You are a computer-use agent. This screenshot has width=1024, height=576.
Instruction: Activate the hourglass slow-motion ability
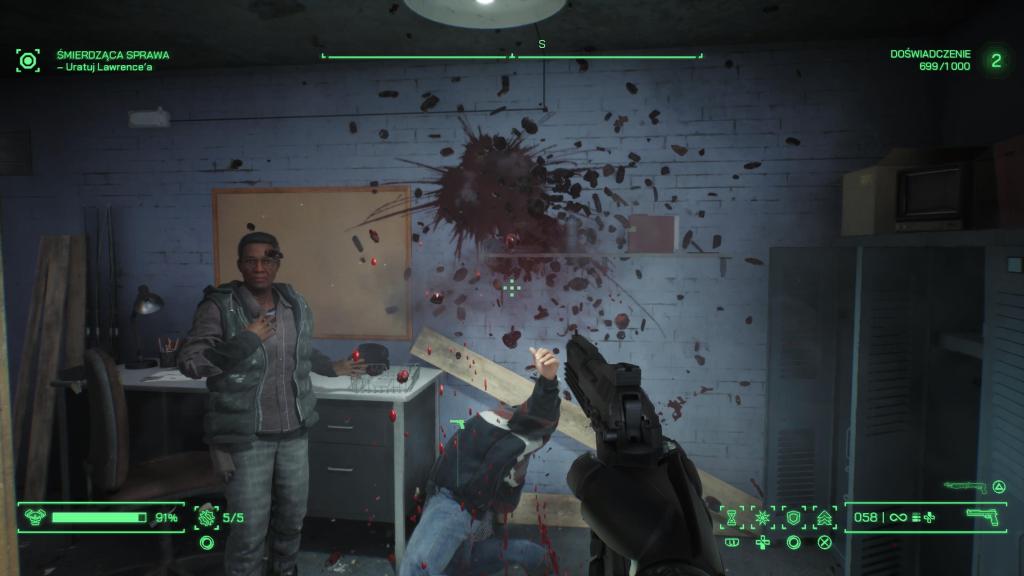[732, 518]
